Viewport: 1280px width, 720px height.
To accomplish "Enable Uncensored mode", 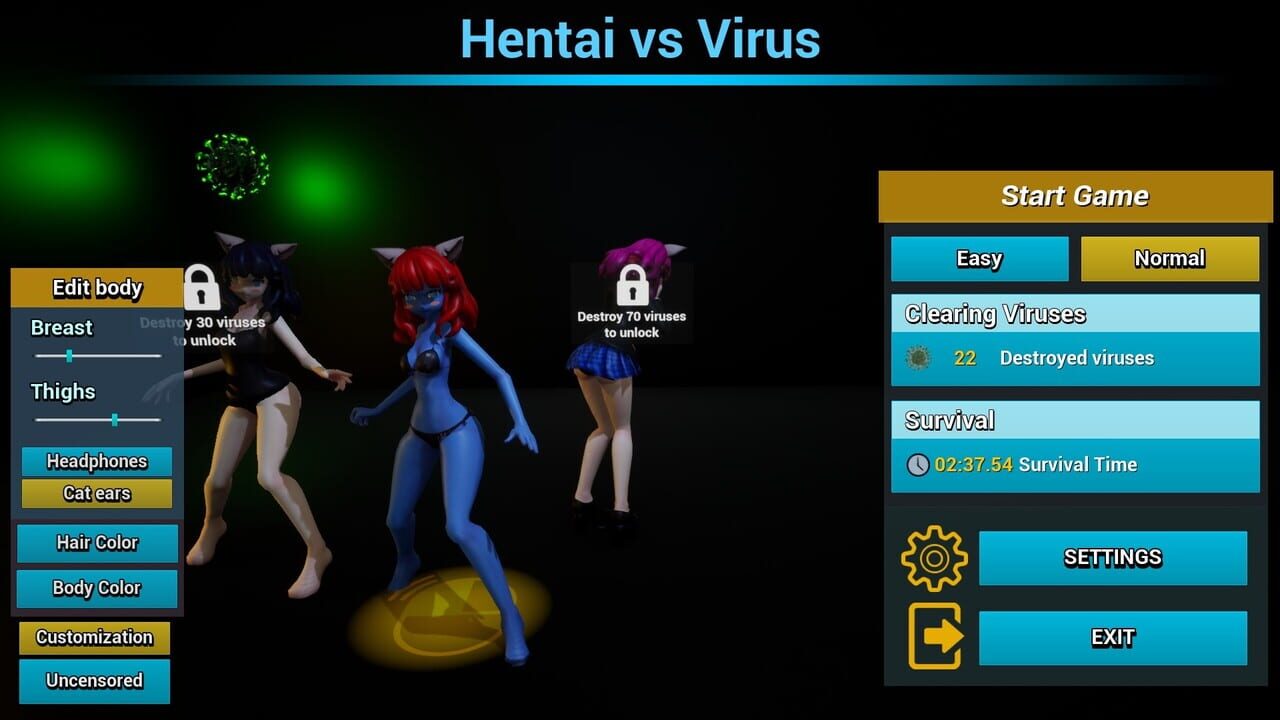I will [92, 681].
